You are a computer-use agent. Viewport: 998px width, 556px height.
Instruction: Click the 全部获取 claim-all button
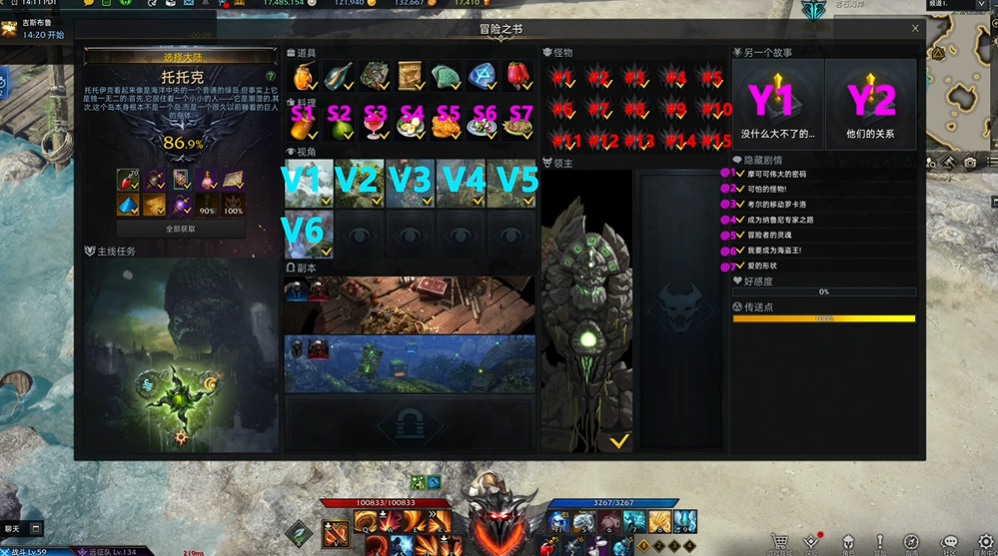[x=181, y=228]
